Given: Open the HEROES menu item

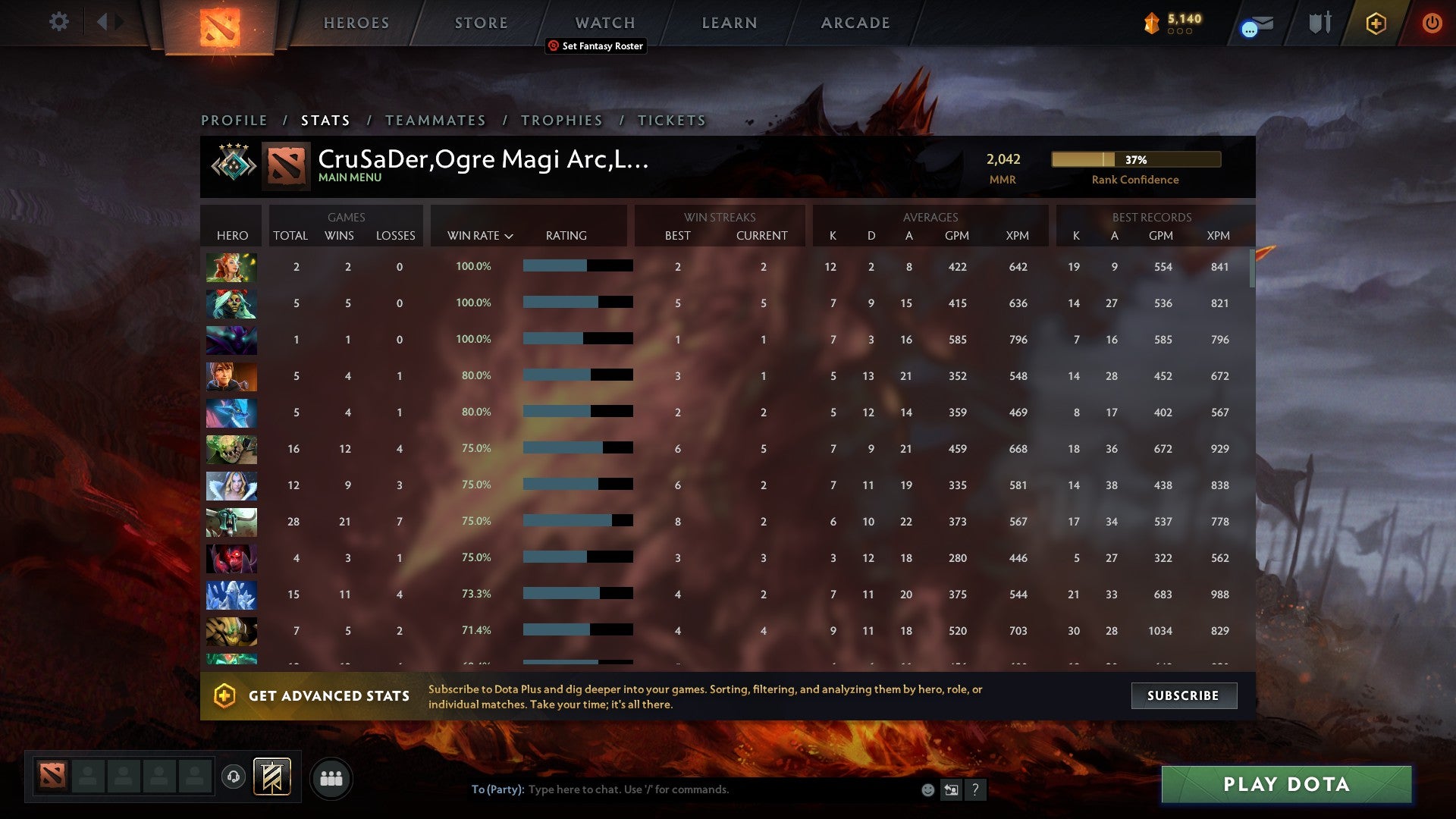Looking at the screenshot, I should coord(356,22).
